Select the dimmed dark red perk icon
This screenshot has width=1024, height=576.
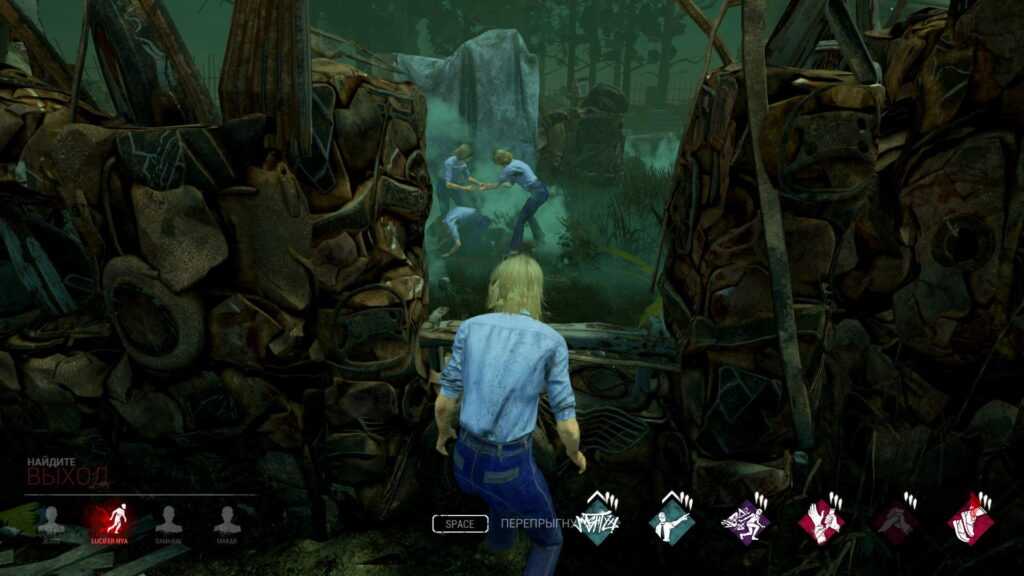click(895, 521)
